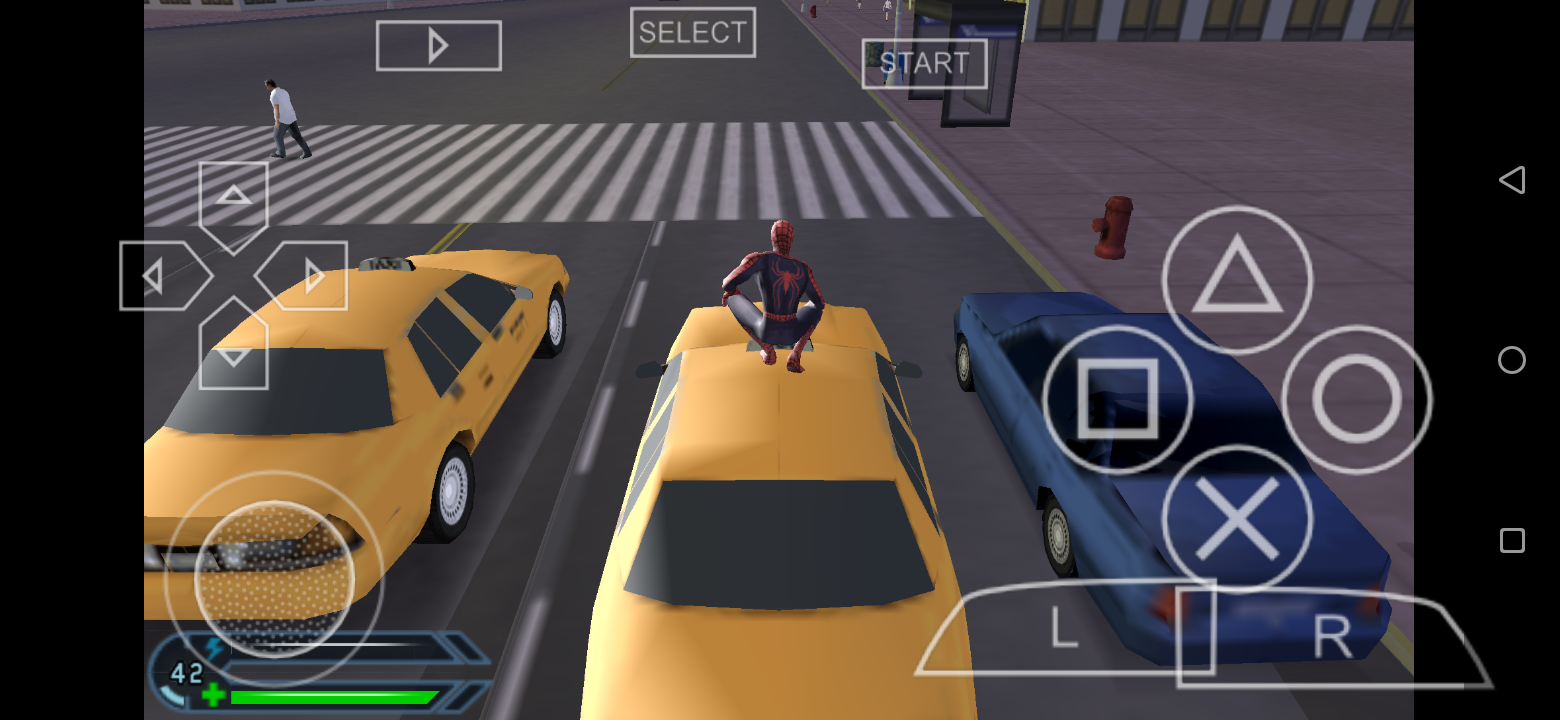Tap the SELECT touch button

692,33
